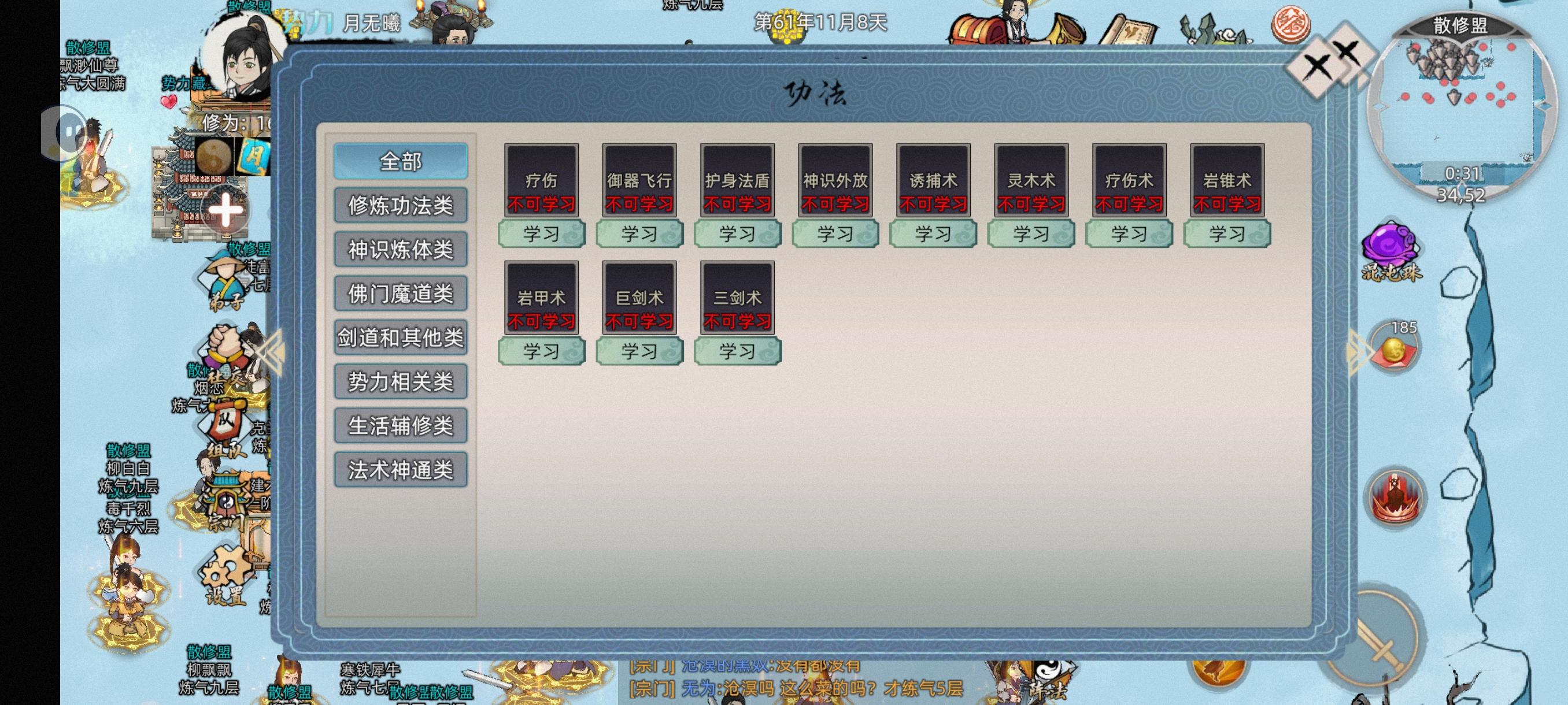The image size is (1568, 705).
Task: Click the 散修盟 minimap circle
Action: tap(1460, 103)
